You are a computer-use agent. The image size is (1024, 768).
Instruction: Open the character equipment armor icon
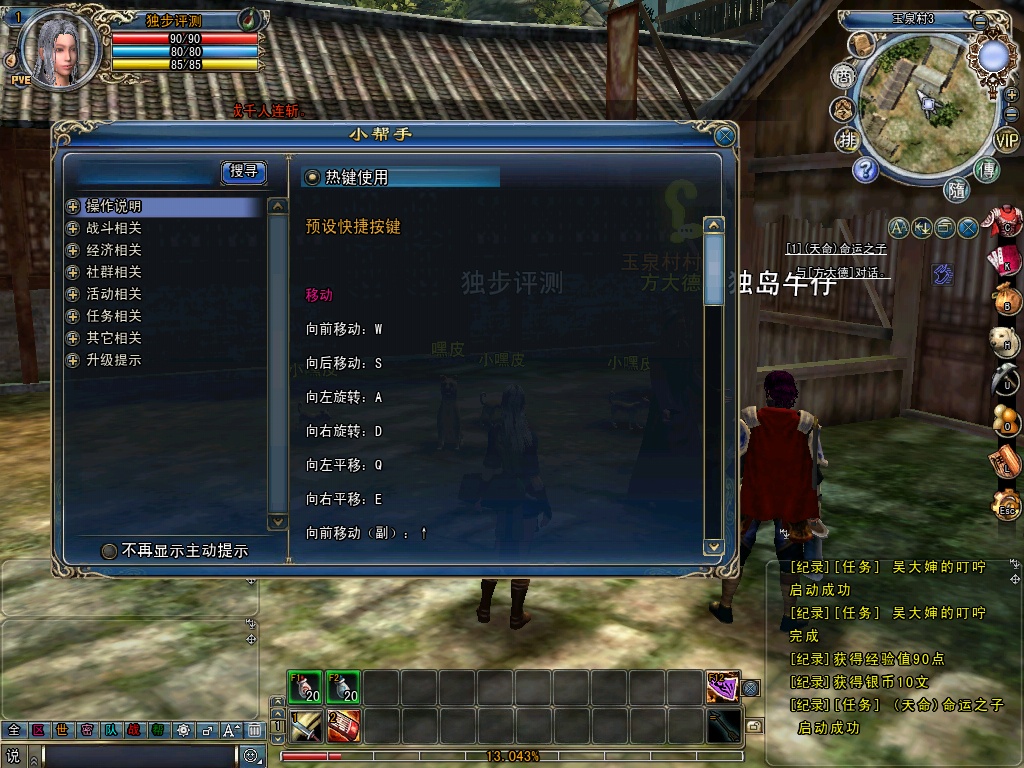point(1006,222)
